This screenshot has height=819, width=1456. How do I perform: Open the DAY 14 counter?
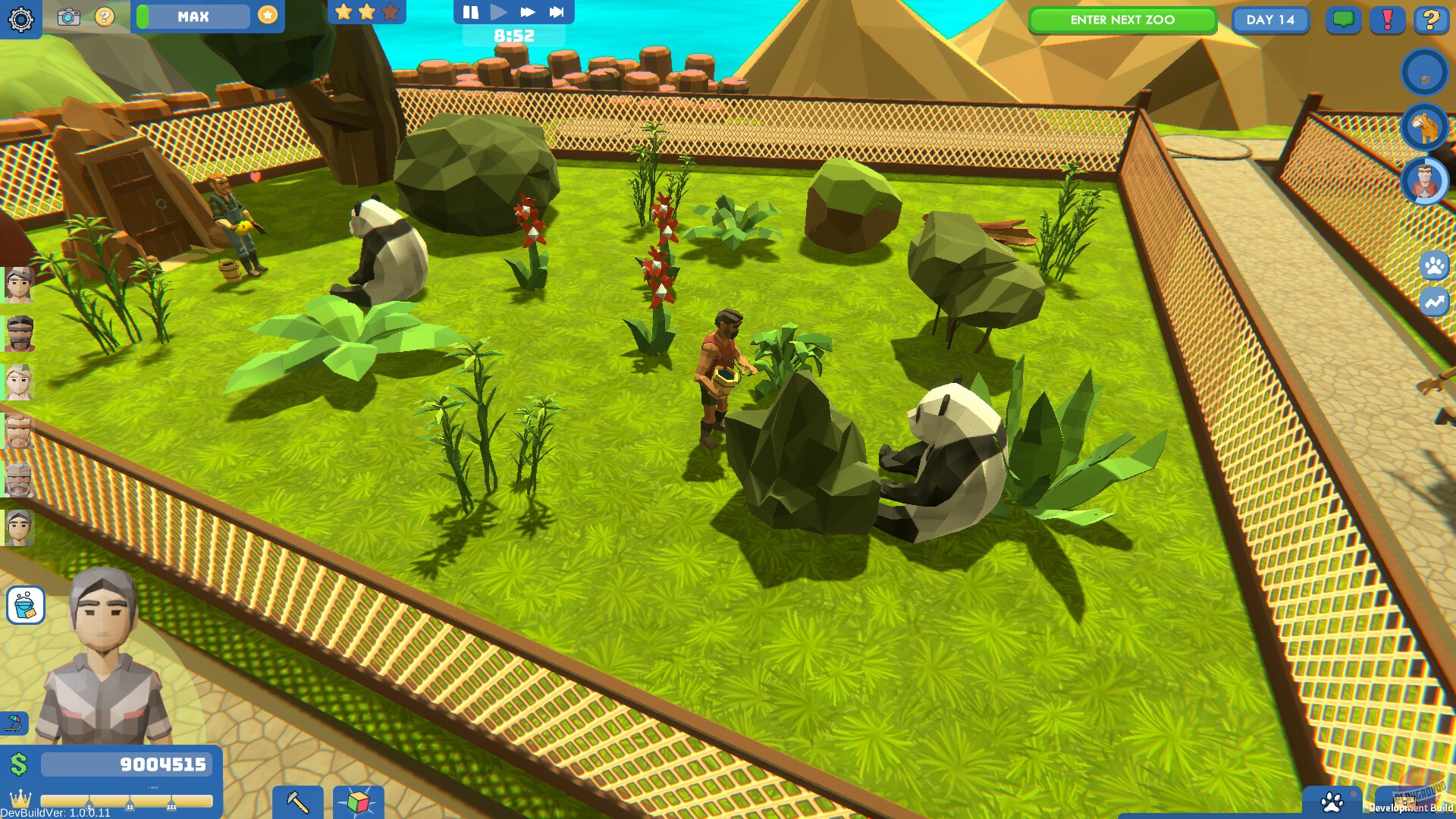pyautogui.click(x=1270, y=20)
